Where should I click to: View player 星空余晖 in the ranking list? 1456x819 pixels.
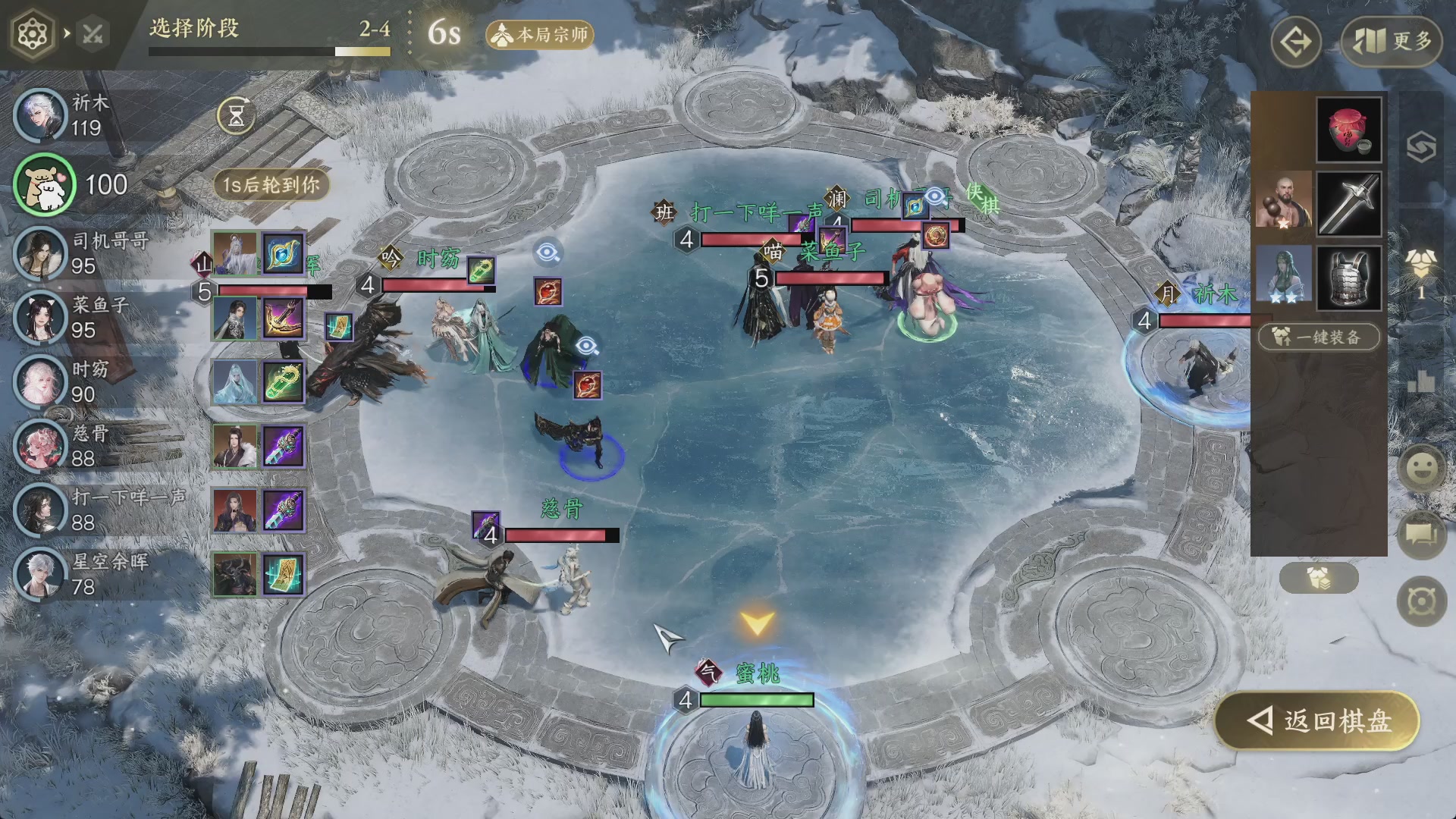(42, 574)
